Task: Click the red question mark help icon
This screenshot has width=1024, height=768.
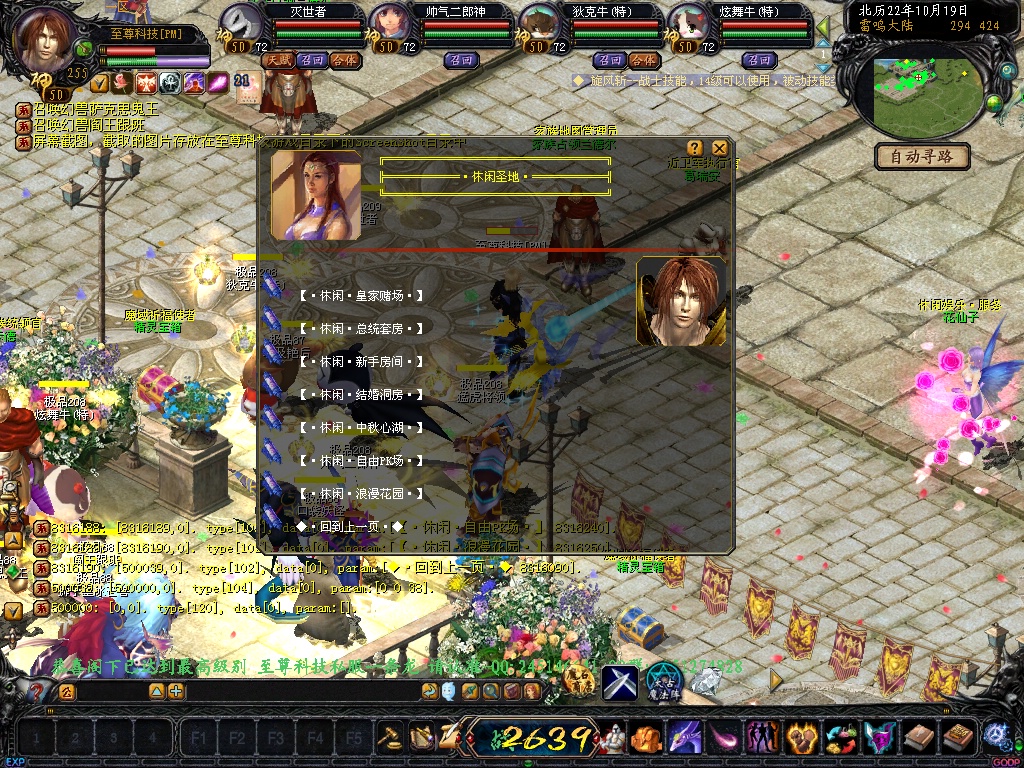Action: click(x=37, y=691)
